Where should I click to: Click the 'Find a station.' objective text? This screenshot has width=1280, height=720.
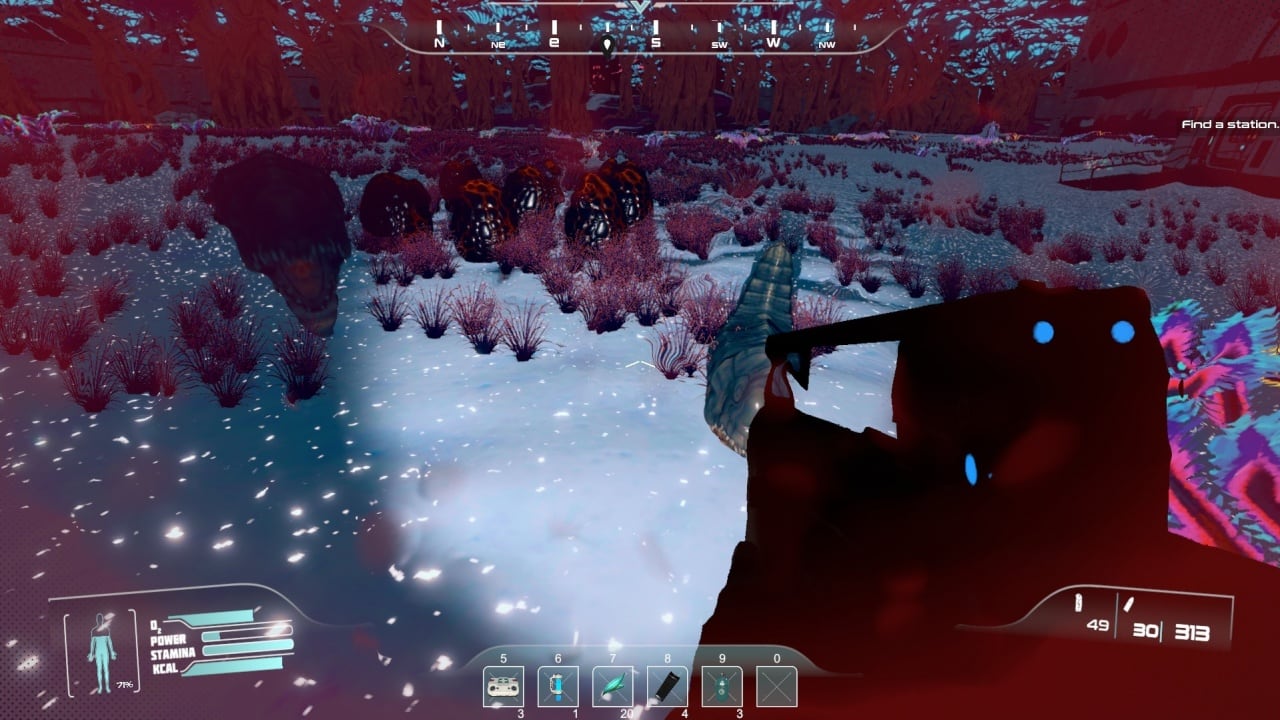(x=1229, y=125)
